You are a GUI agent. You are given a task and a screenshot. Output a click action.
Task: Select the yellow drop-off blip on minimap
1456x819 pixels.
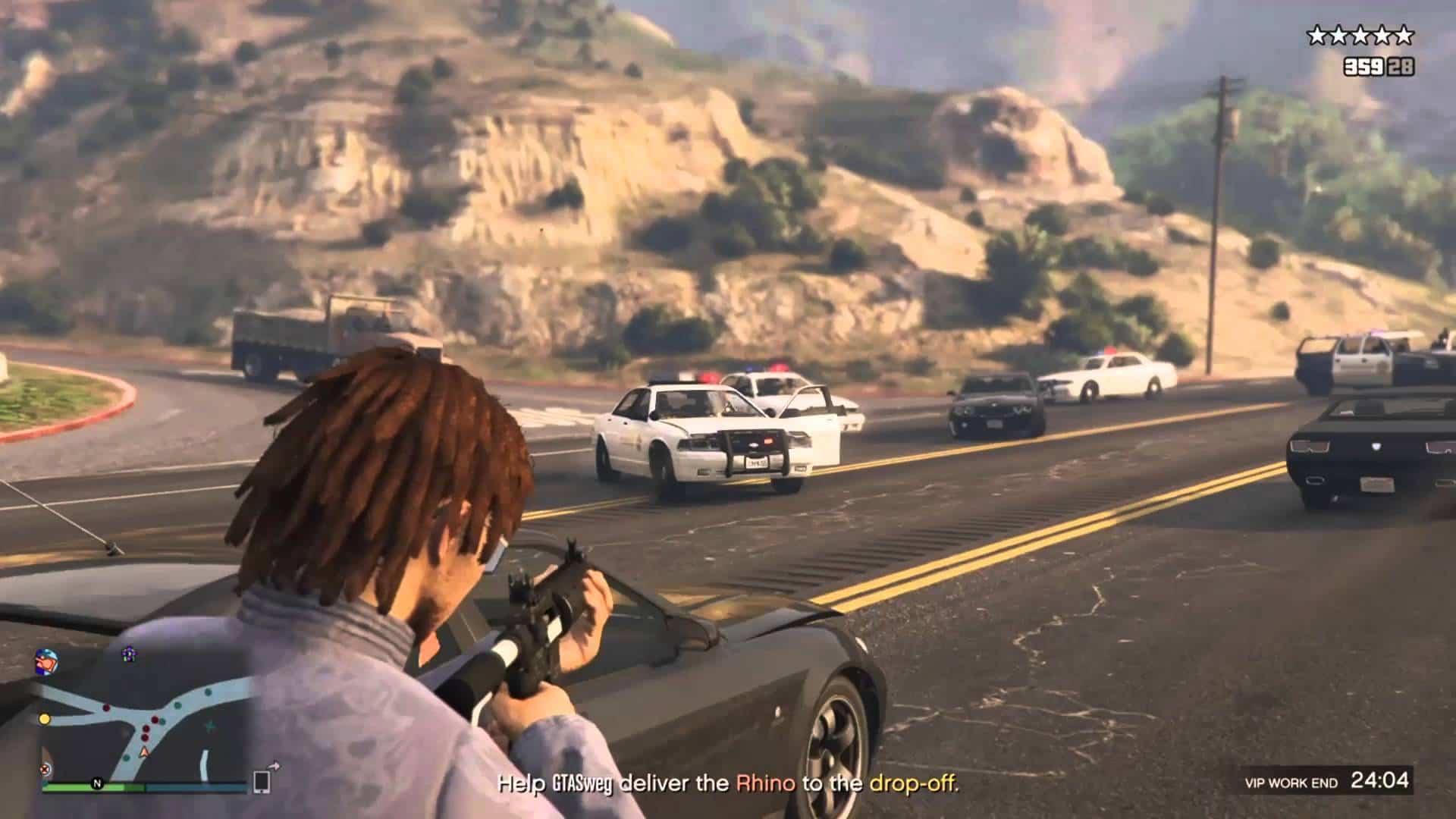click(45, 718)
